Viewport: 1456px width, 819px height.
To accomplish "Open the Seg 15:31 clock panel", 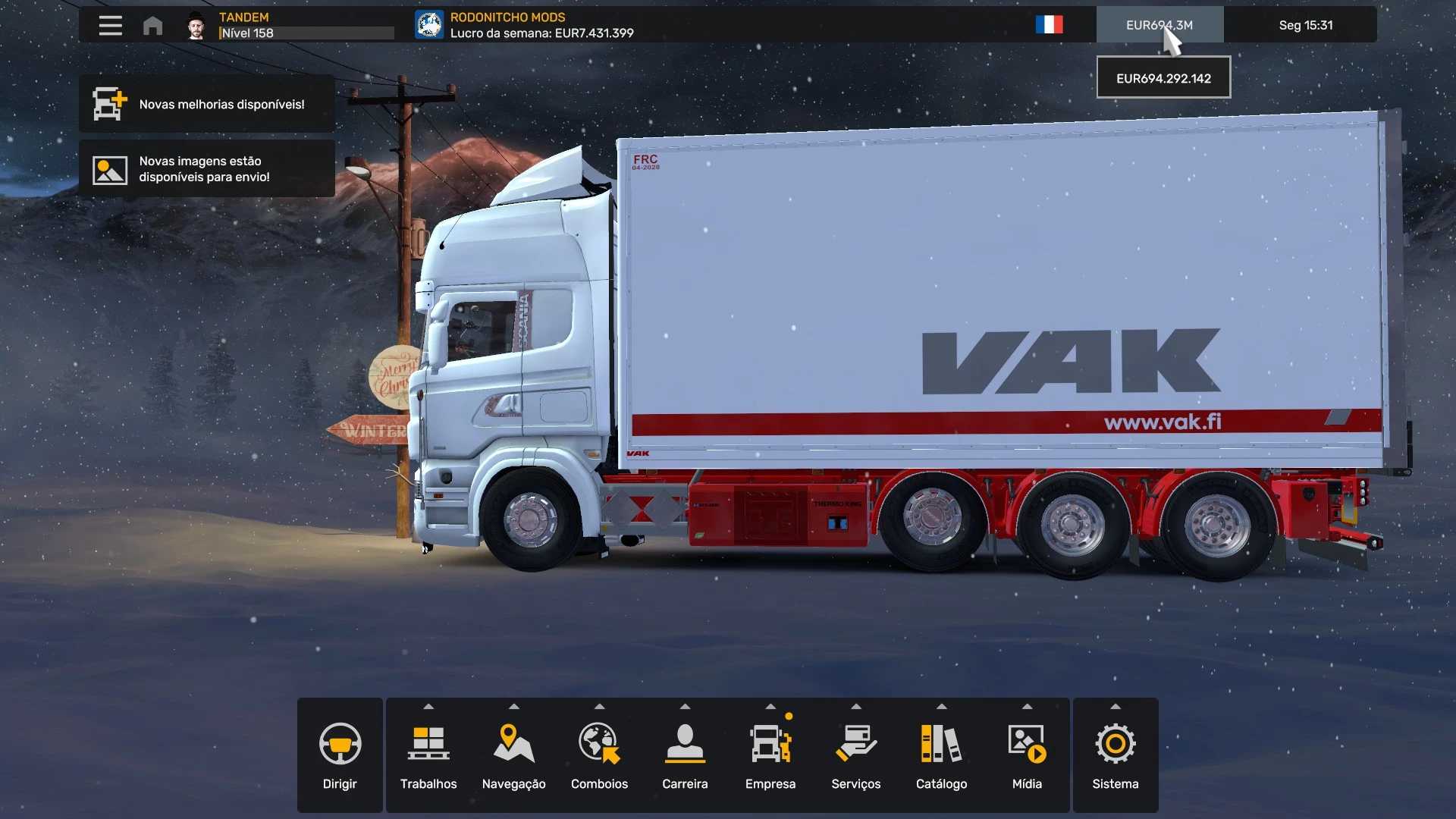I will click(x=1305, y=25).
